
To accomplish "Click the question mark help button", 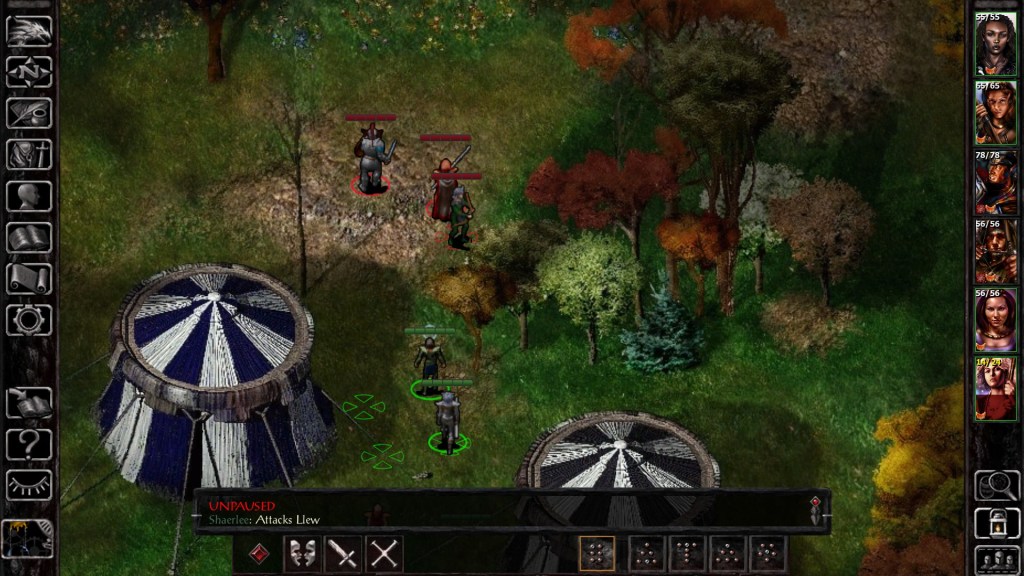I will coord(29,444).
